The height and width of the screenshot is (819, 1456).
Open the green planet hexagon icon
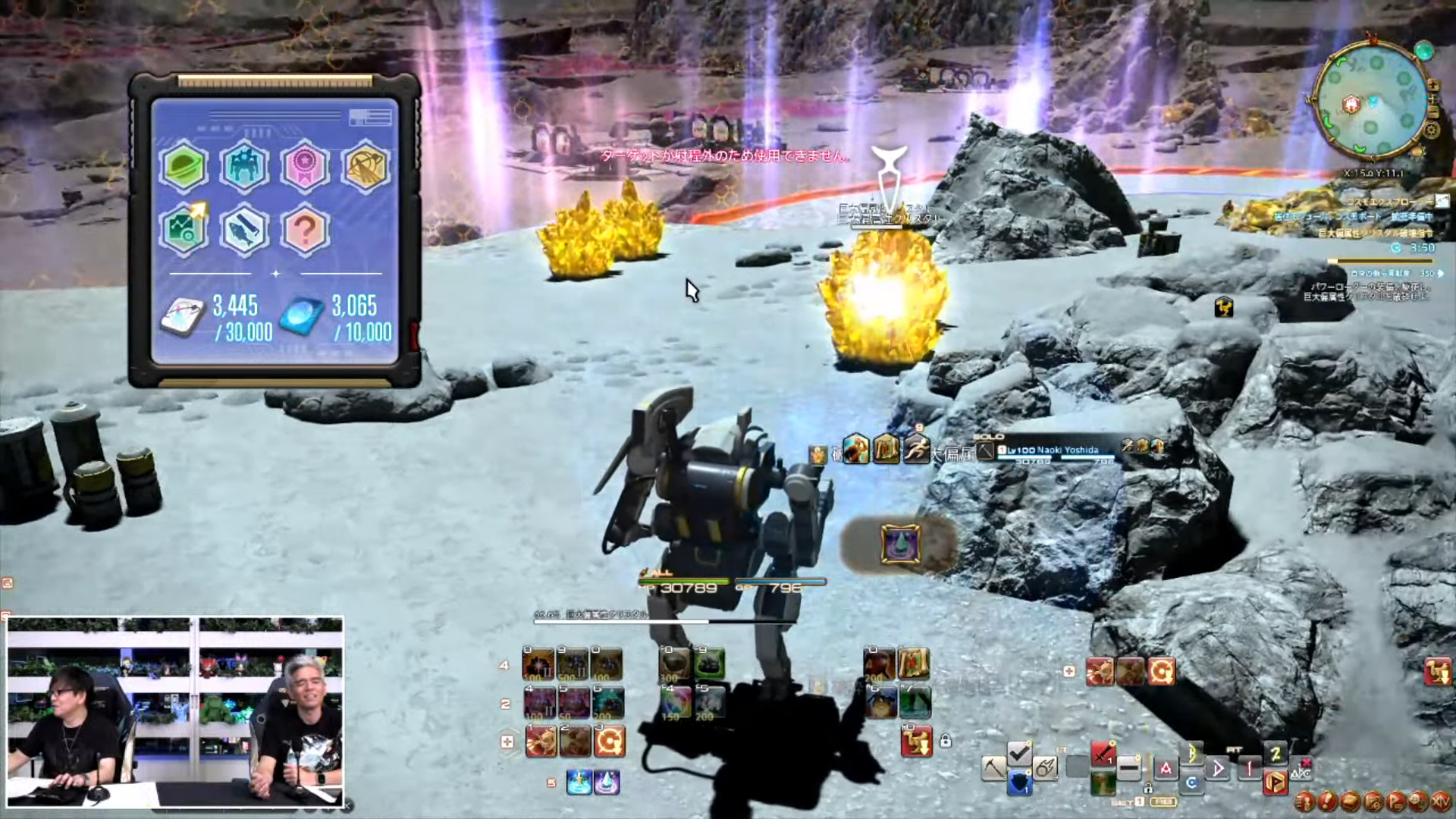tap(184, 166)
